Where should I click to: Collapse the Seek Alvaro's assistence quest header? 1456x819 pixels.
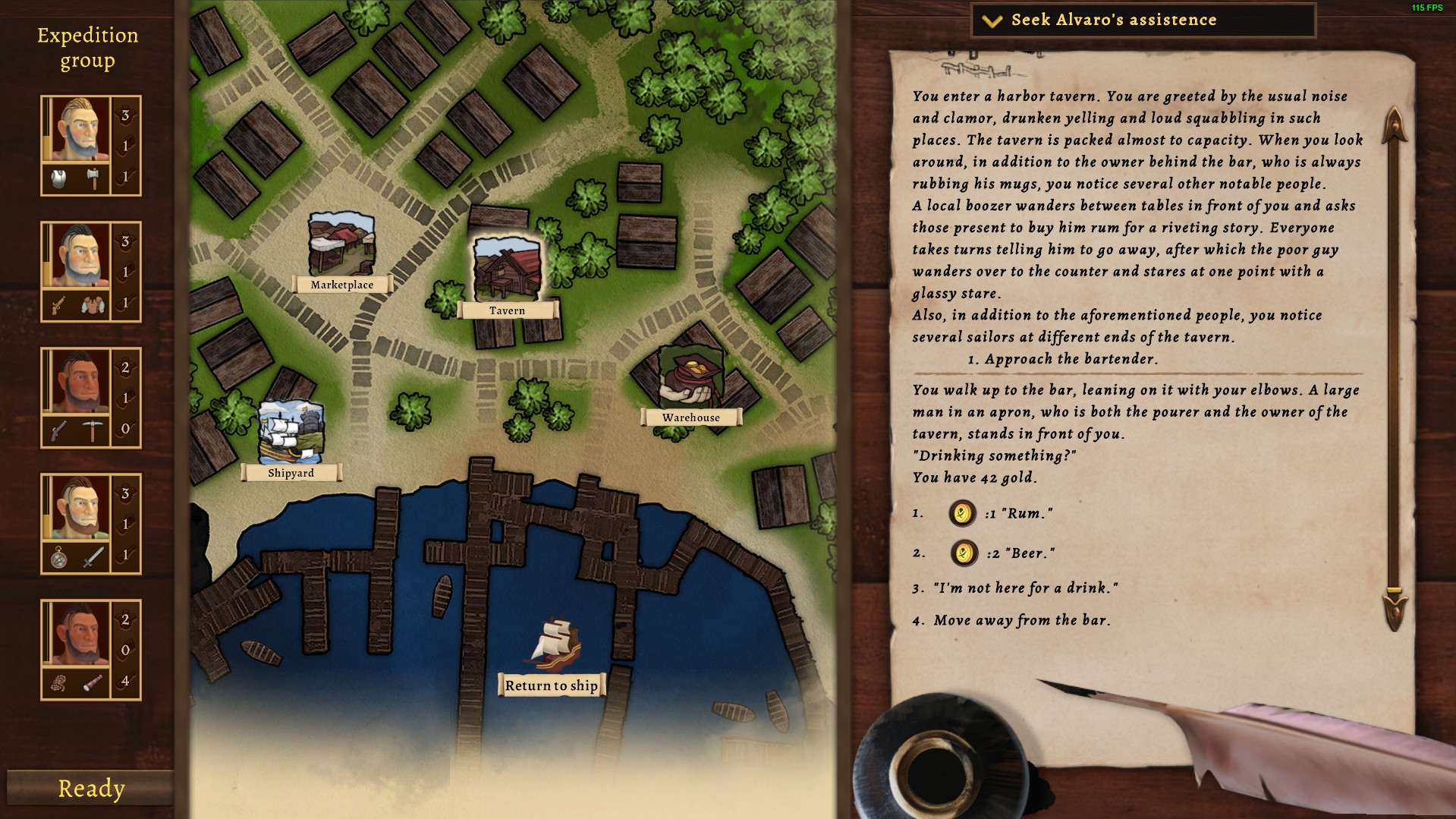(990, 20)
